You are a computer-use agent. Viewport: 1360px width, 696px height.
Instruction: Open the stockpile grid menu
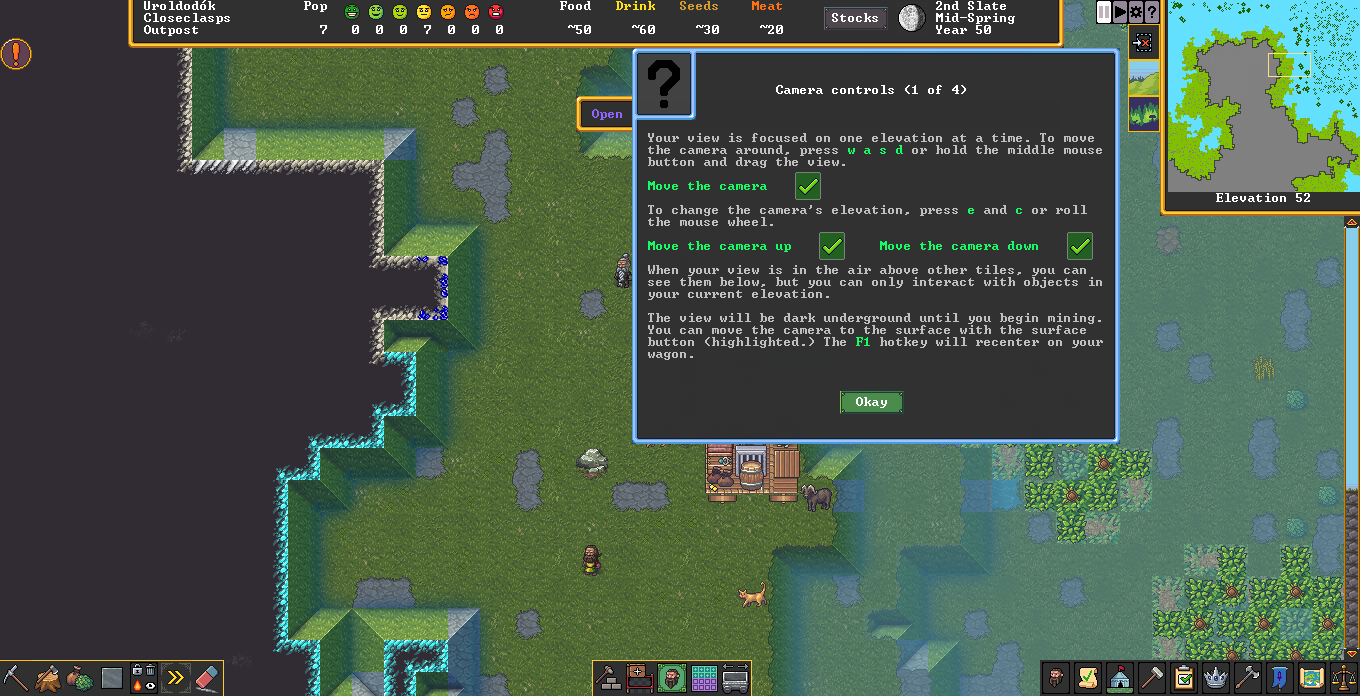704,679
